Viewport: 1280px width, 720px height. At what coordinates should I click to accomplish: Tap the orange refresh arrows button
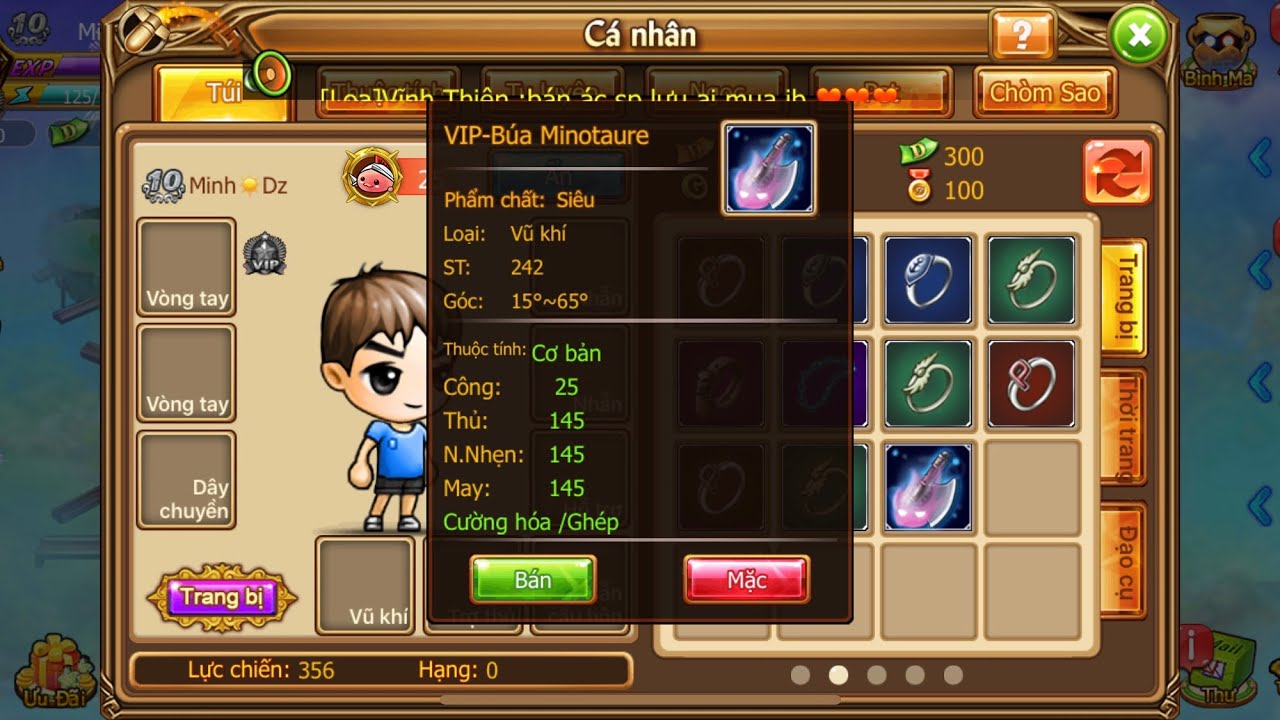[x=1117, y=172]
